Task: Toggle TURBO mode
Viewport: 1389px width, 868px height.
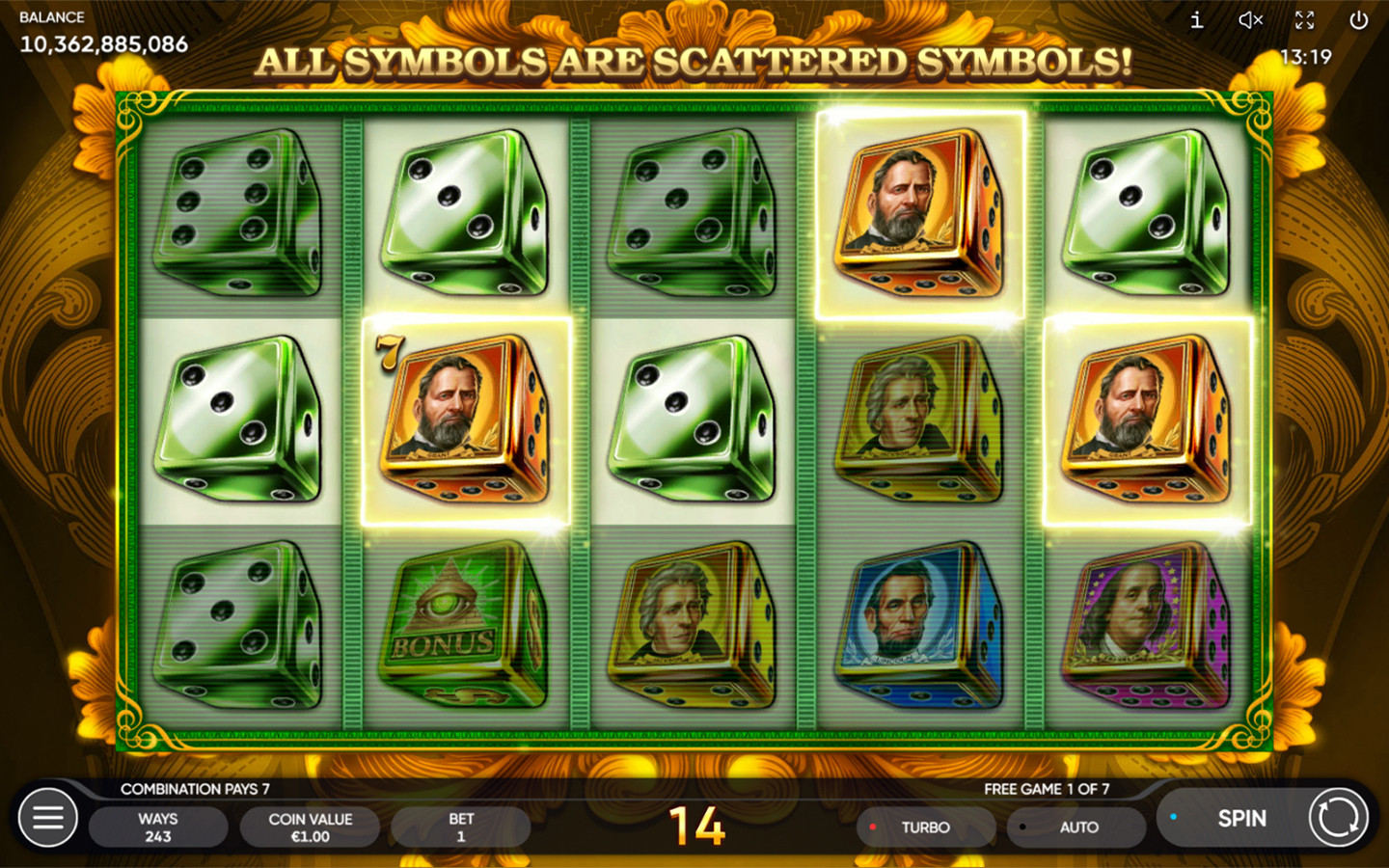Action: (924, 827)
